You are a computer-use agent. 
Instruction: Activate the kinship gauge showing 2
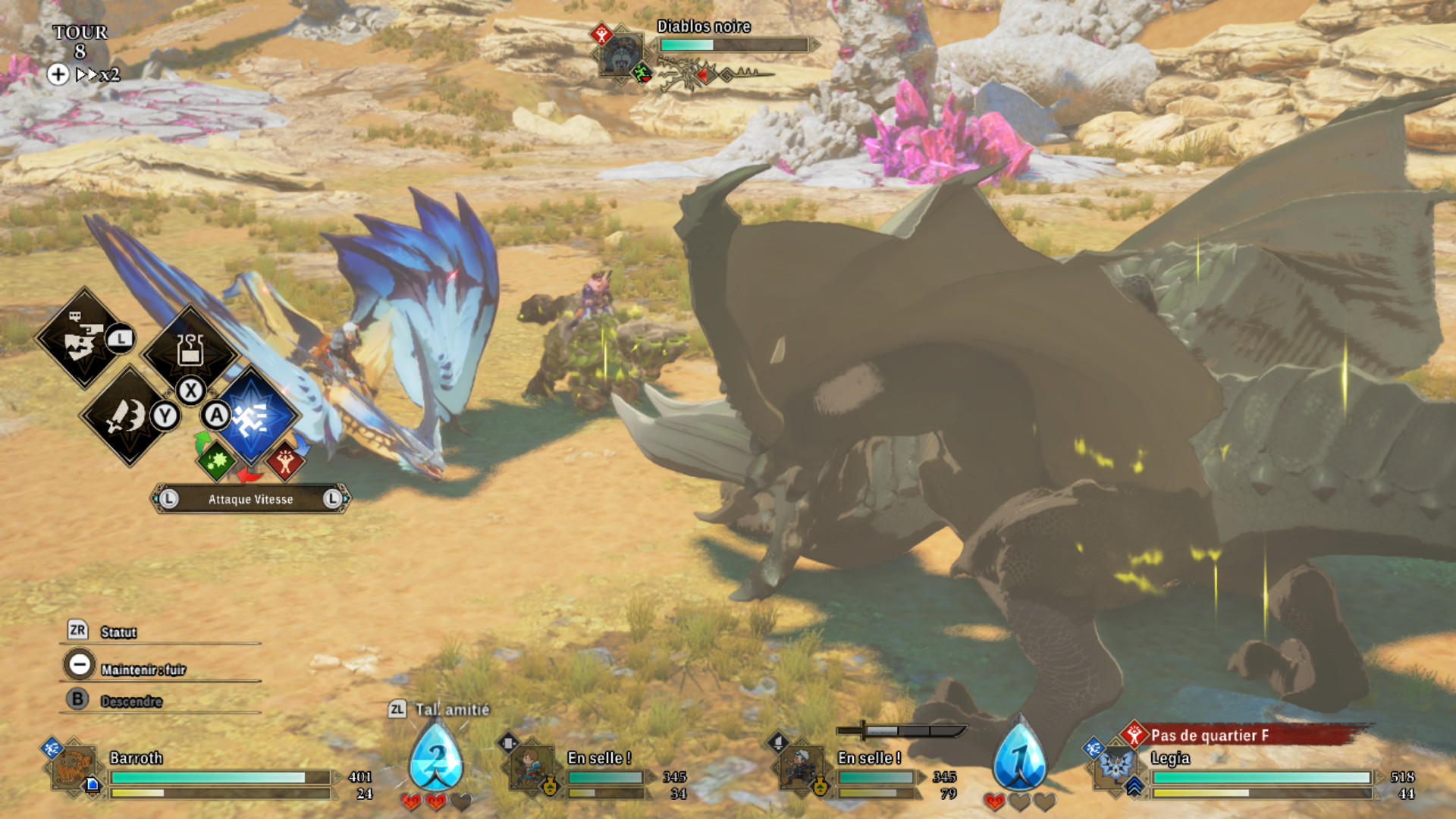click(x=436, y=757)
